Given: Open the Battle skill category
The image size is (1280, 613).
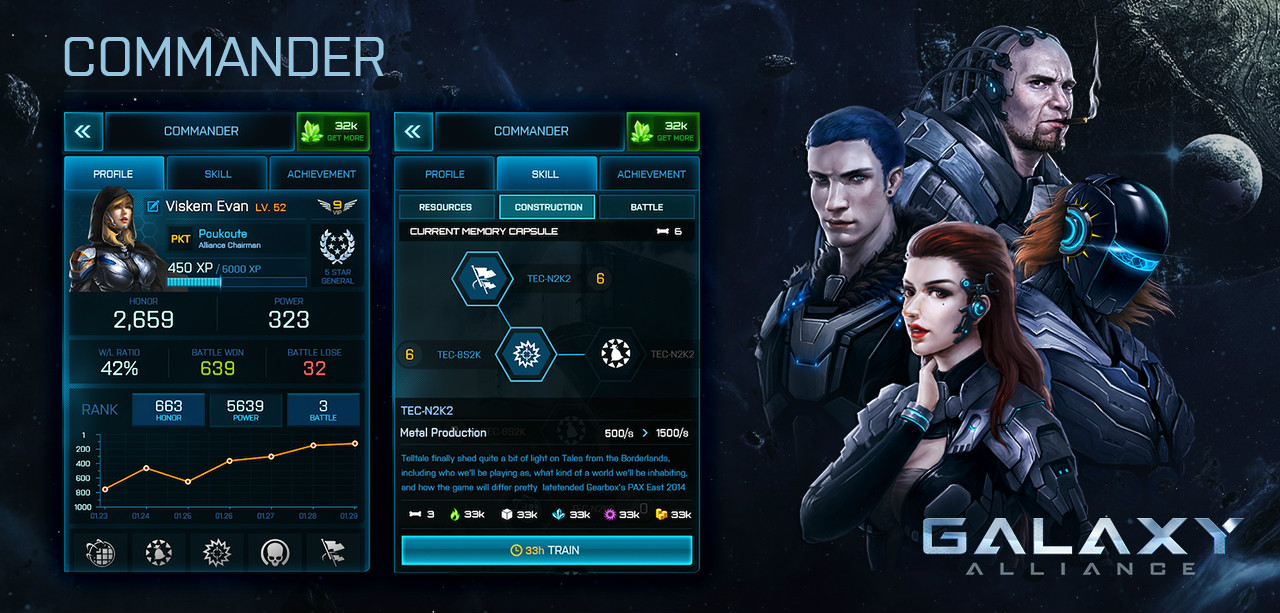Looking at the screenshot, I should click(x=646, y=207).
